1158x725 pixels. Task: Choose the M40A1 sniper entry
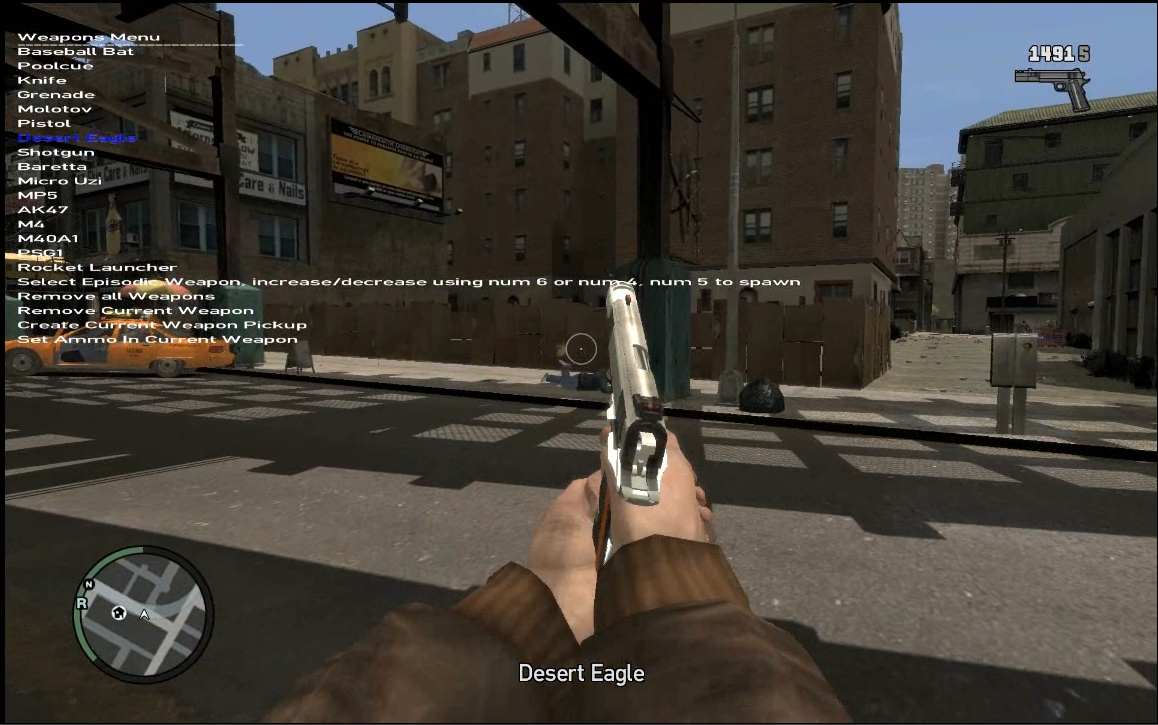48,239
